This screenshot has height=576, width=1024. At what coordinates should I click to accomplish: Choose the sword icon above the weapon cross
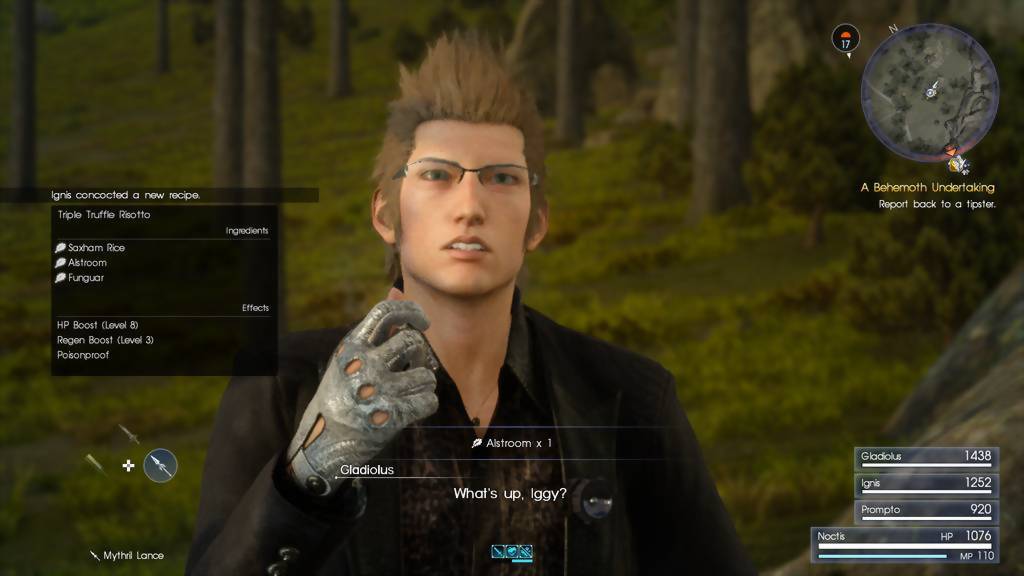(128, 435)
